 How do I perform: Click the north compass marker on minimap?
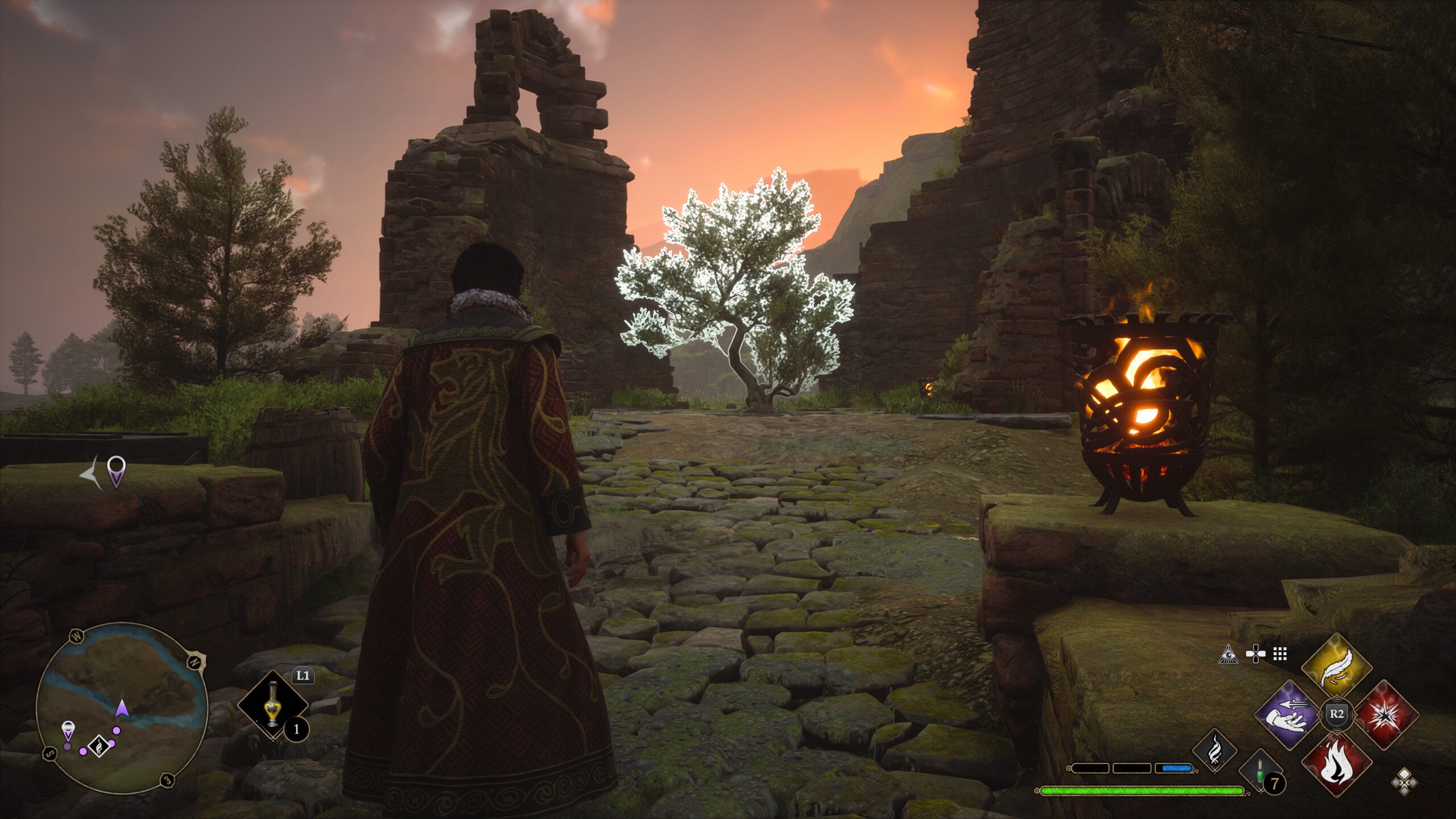point(193,663)
